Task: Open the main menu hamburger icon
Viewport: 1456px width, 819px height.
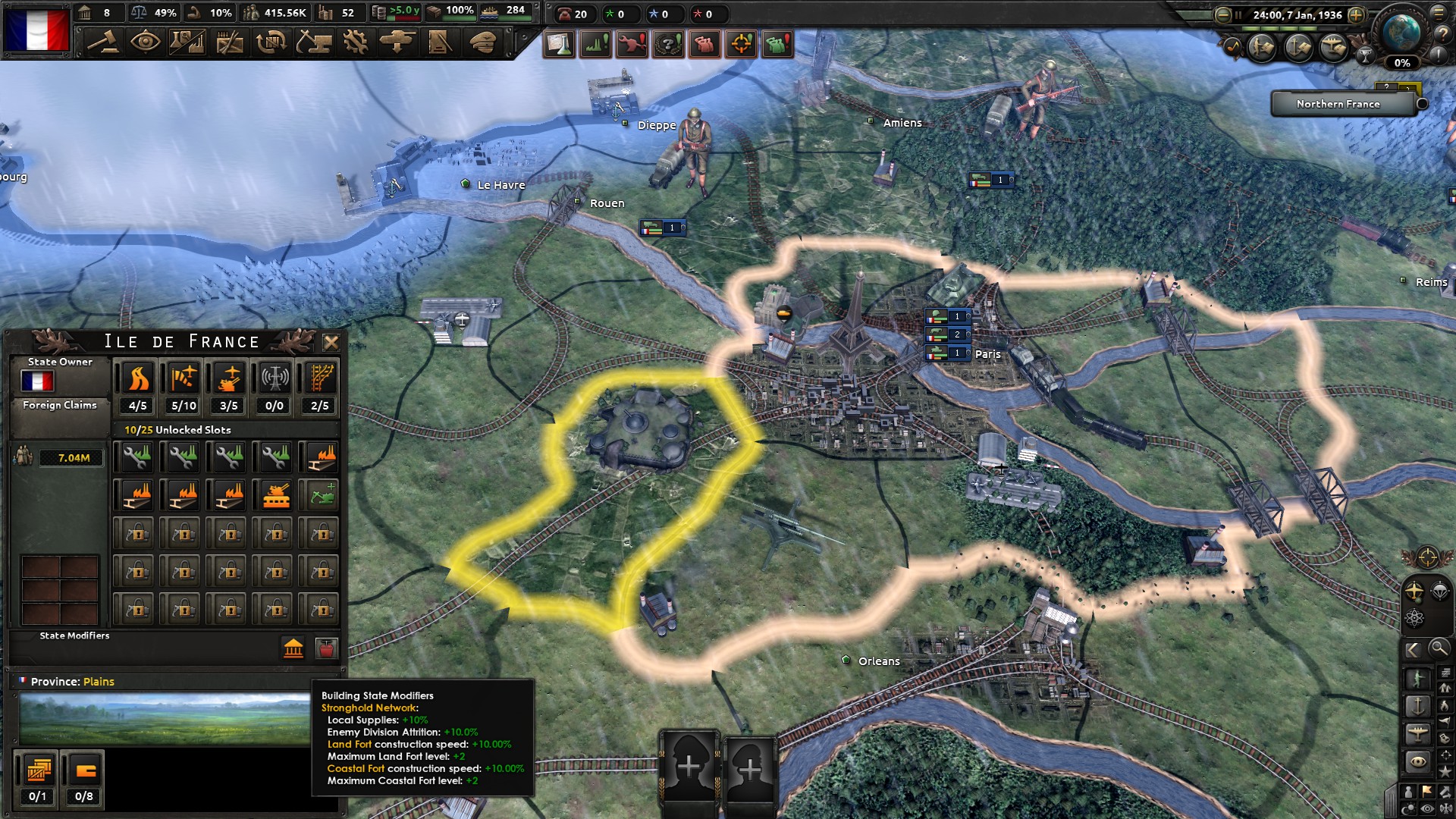Action: (x=1438, y=13)
